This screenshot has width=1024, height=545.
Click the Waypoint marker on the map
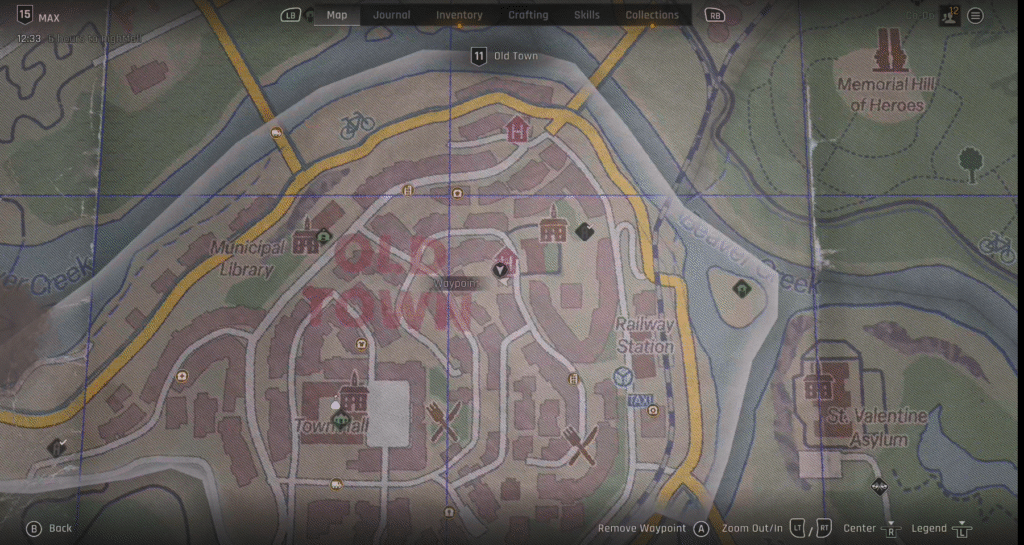[499, 270]
